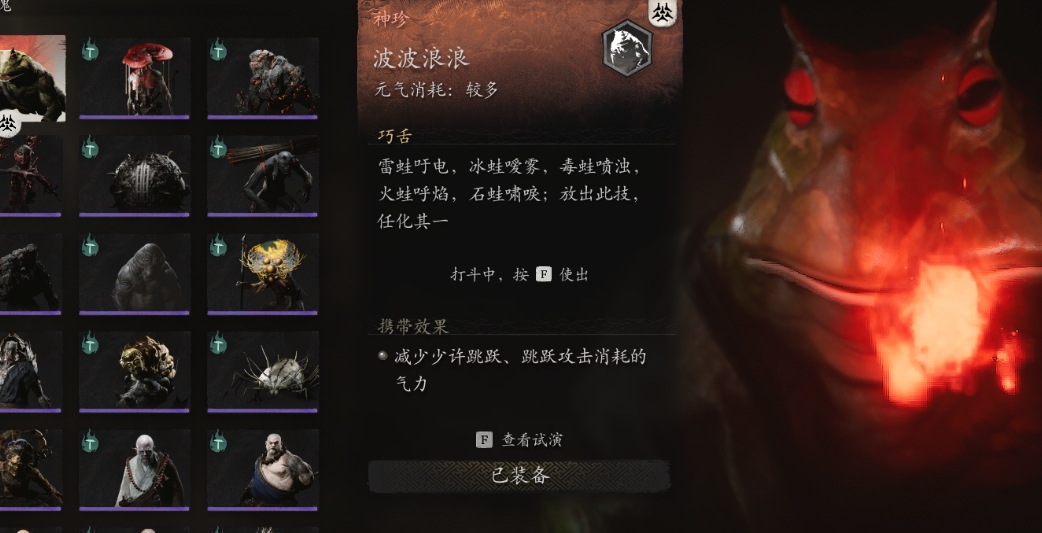This screenshot has width=1042, height=533.
Task: Select the highlighted frog spirit tile
Action: (x=30, y=78)
